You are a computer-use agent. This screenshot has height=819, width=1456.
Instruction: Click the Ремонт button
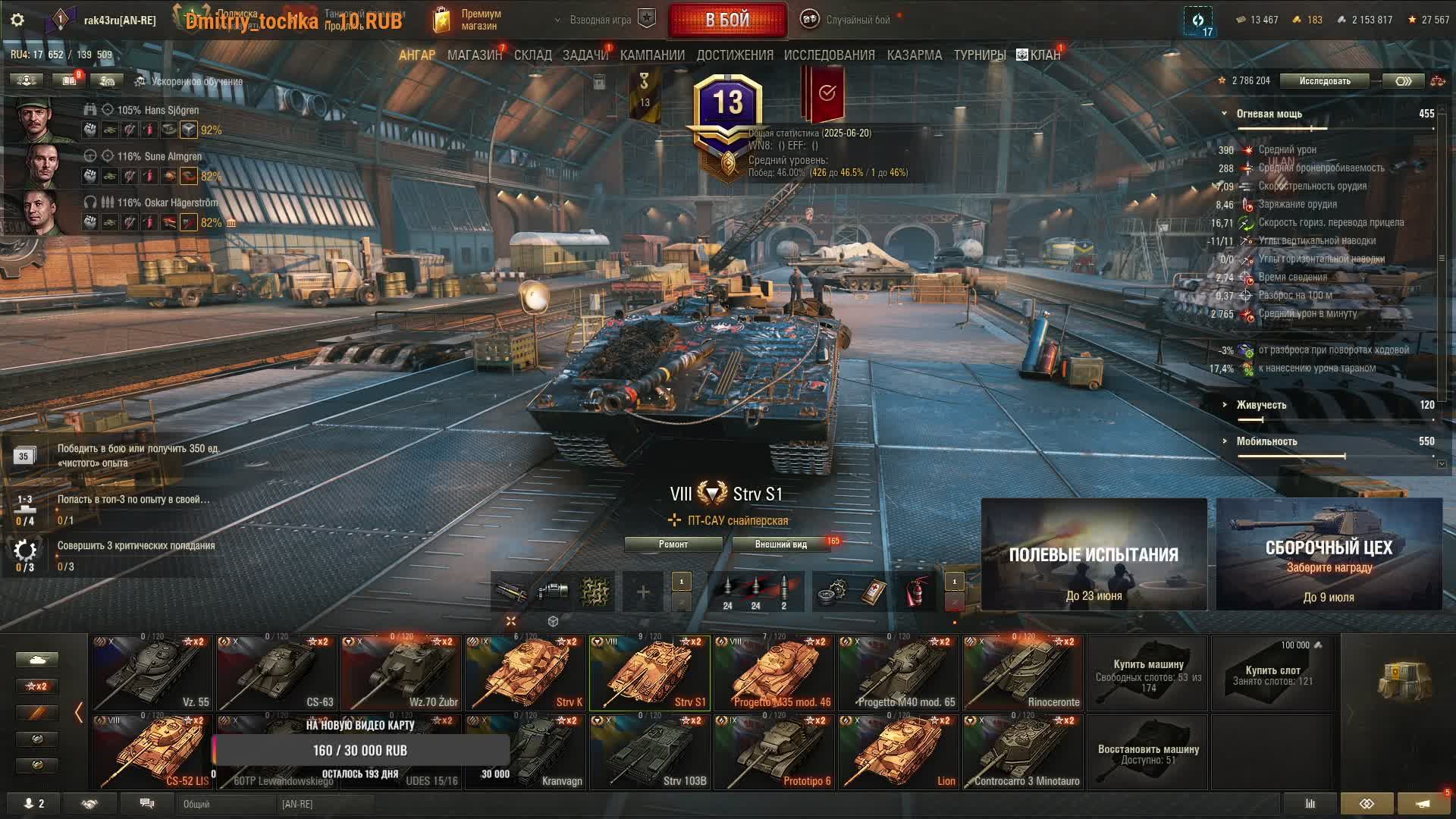pos(673,544)
